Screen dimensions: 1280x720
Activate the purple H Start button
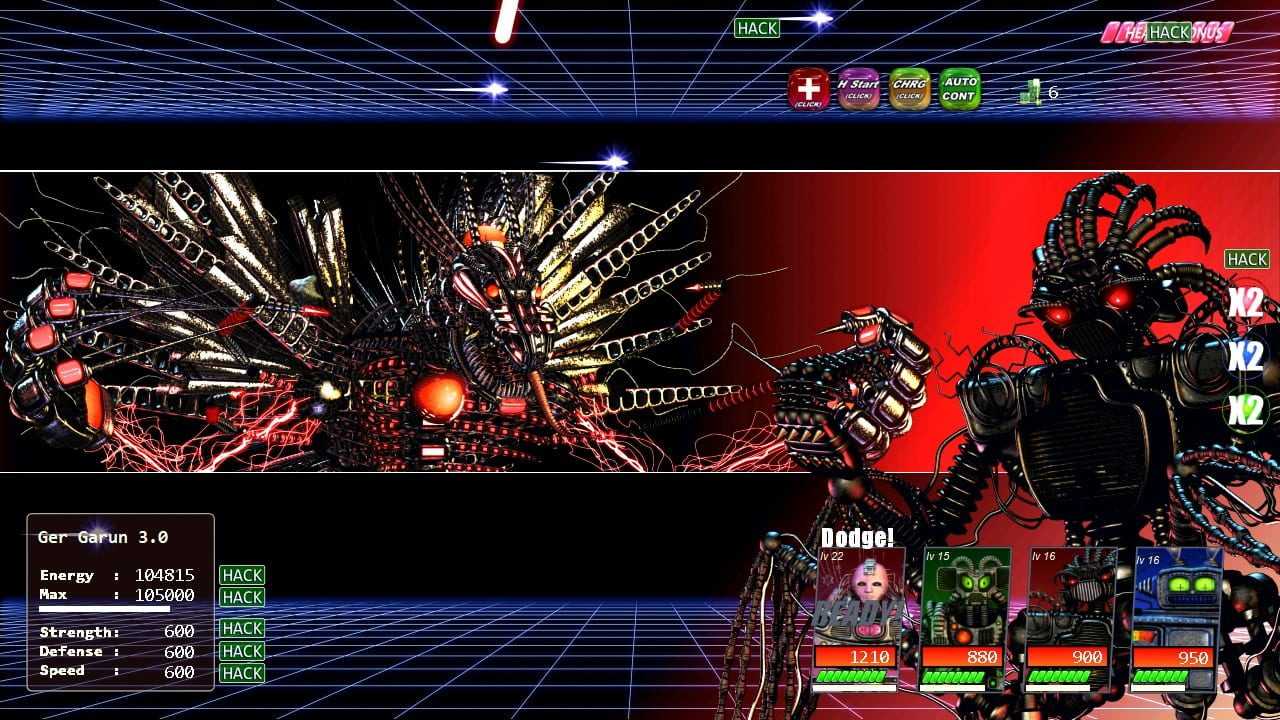coord(858,89)
